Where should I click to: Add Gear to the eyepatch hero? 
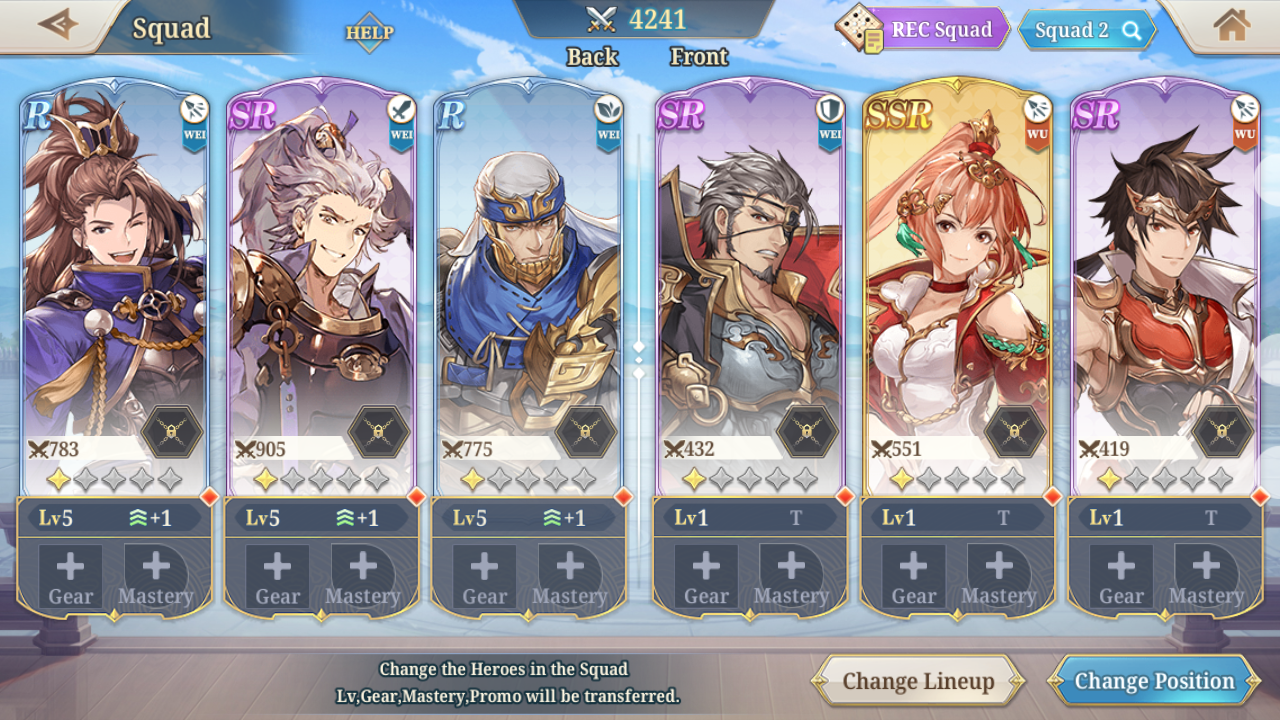706,577
